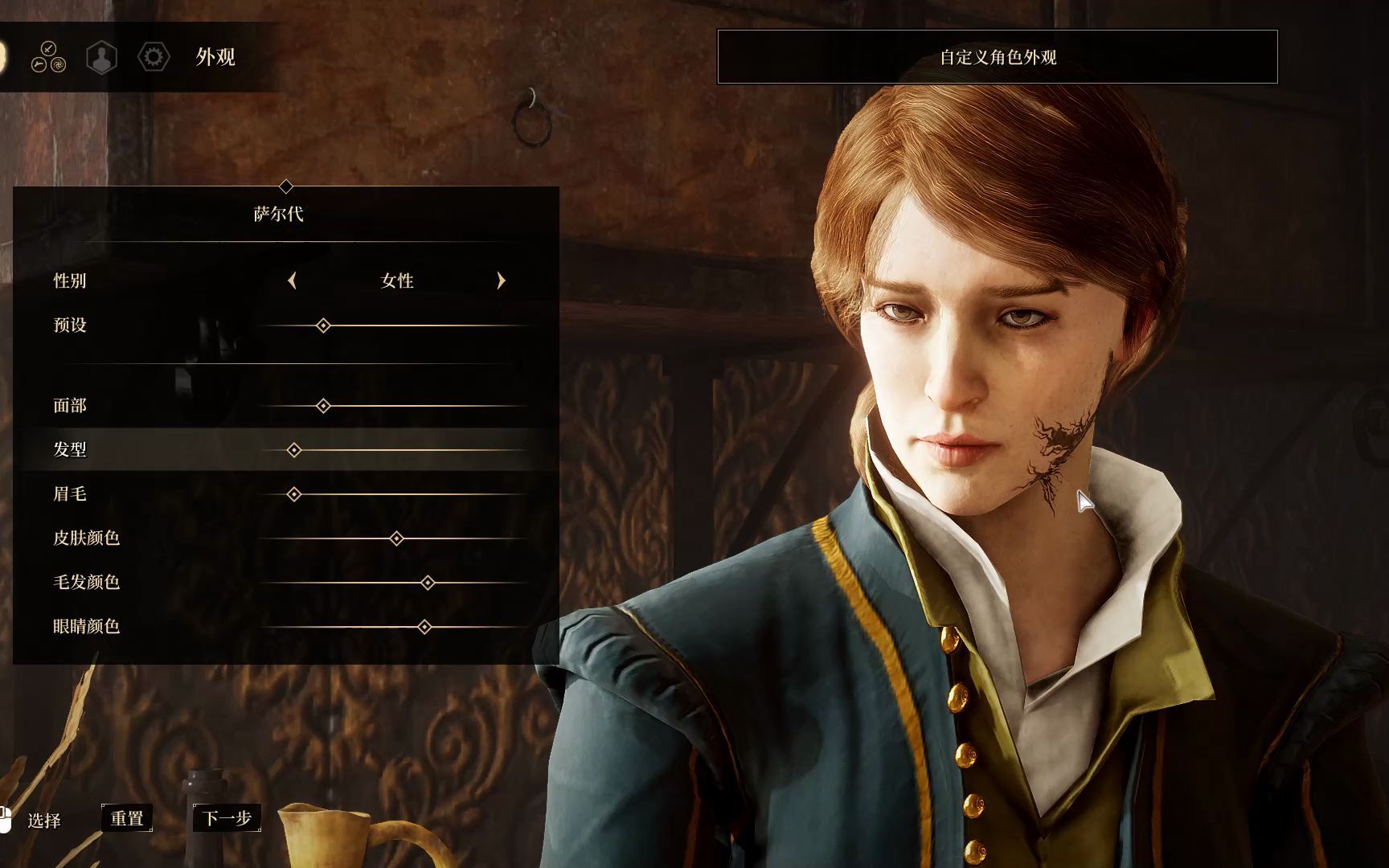Set the 皮肤颜色 skin color slider
The height and width of the screenshot is (868, 1389).
(x=396, y=538)
